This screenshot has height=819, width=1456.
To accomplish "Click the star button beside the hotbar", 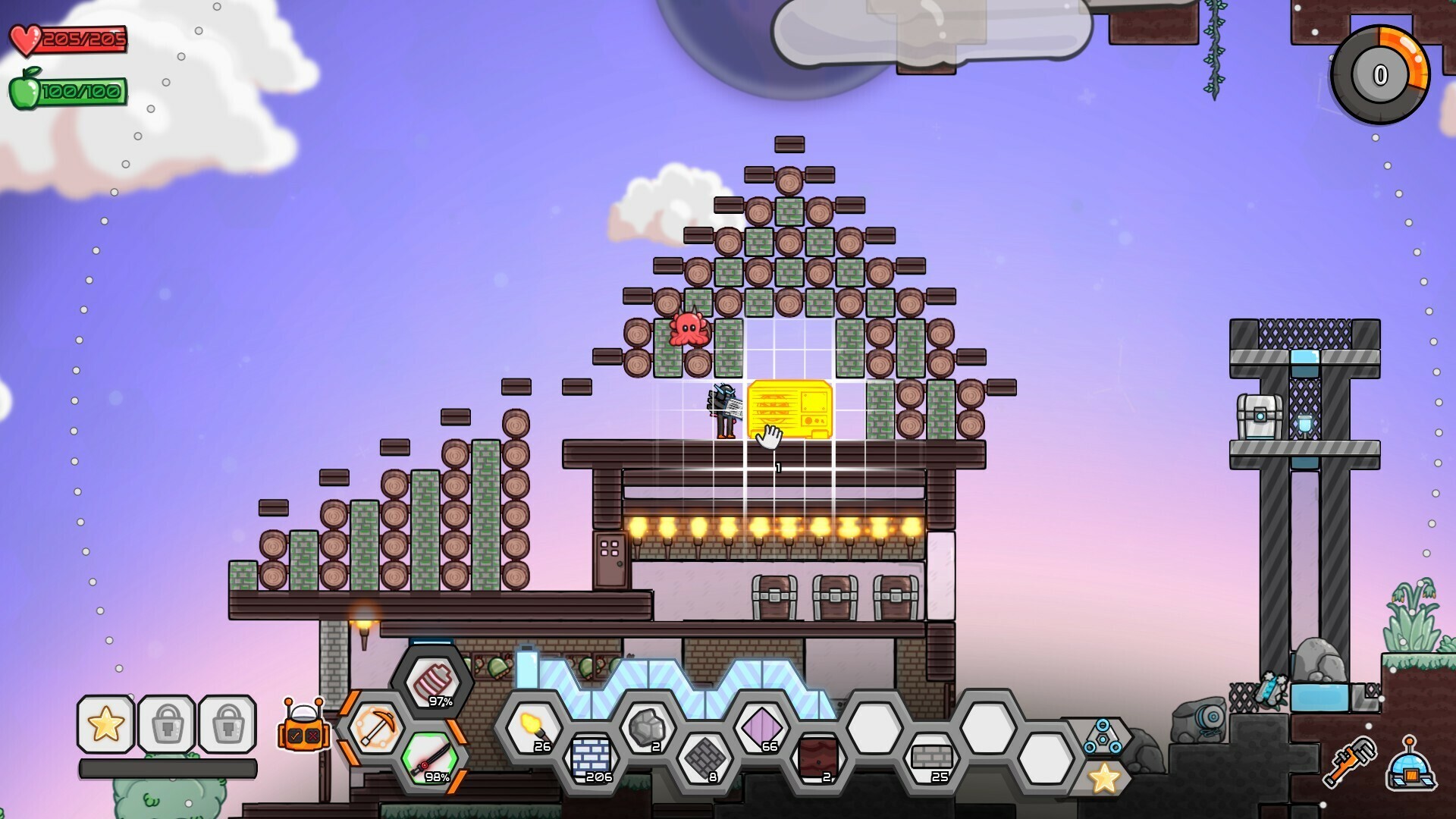I will tap(1104, 778).
